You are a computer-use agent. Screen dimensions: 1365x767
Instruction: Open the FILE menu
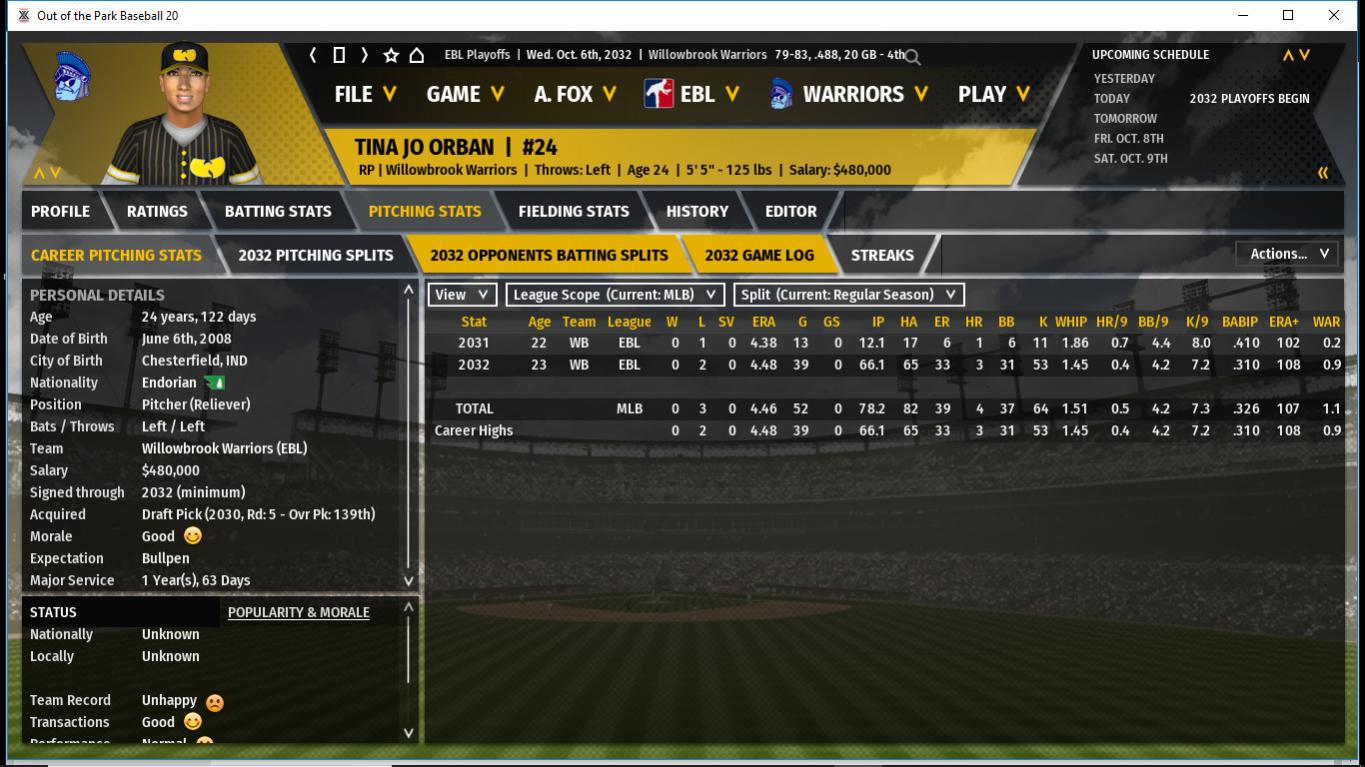(x=365, y=94)
